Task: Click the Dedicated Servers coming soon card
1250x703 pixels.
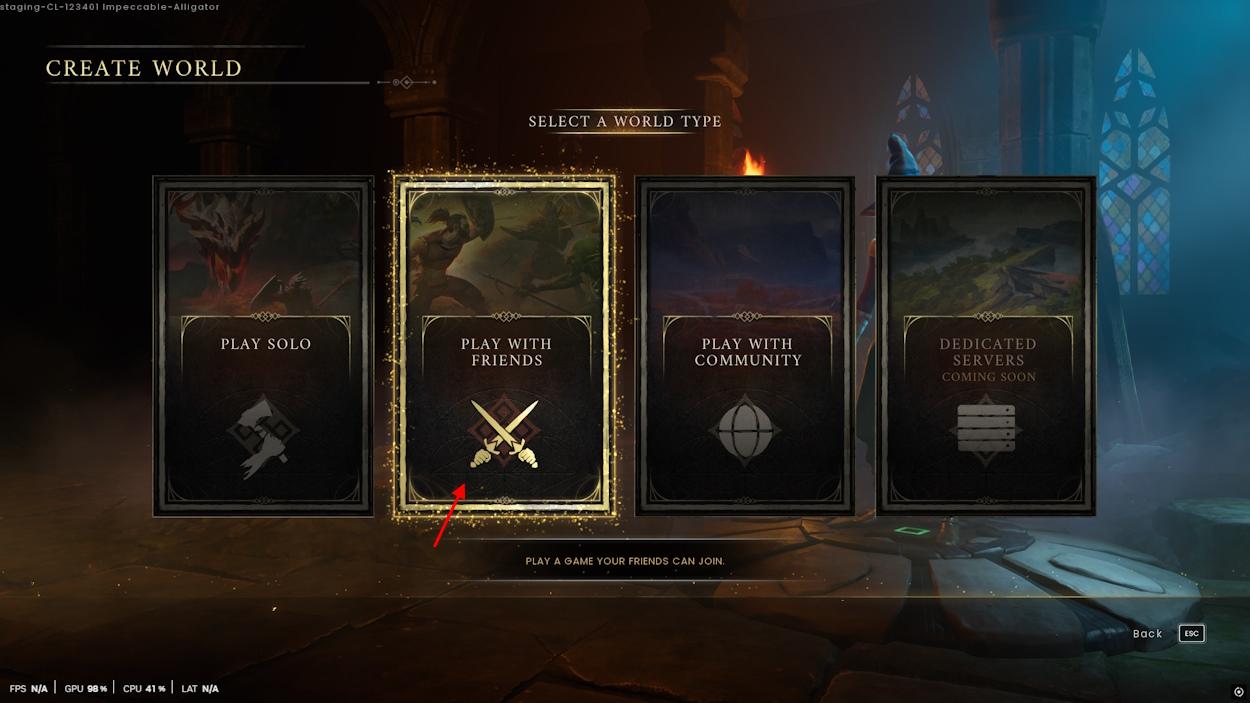Action: 987,346
